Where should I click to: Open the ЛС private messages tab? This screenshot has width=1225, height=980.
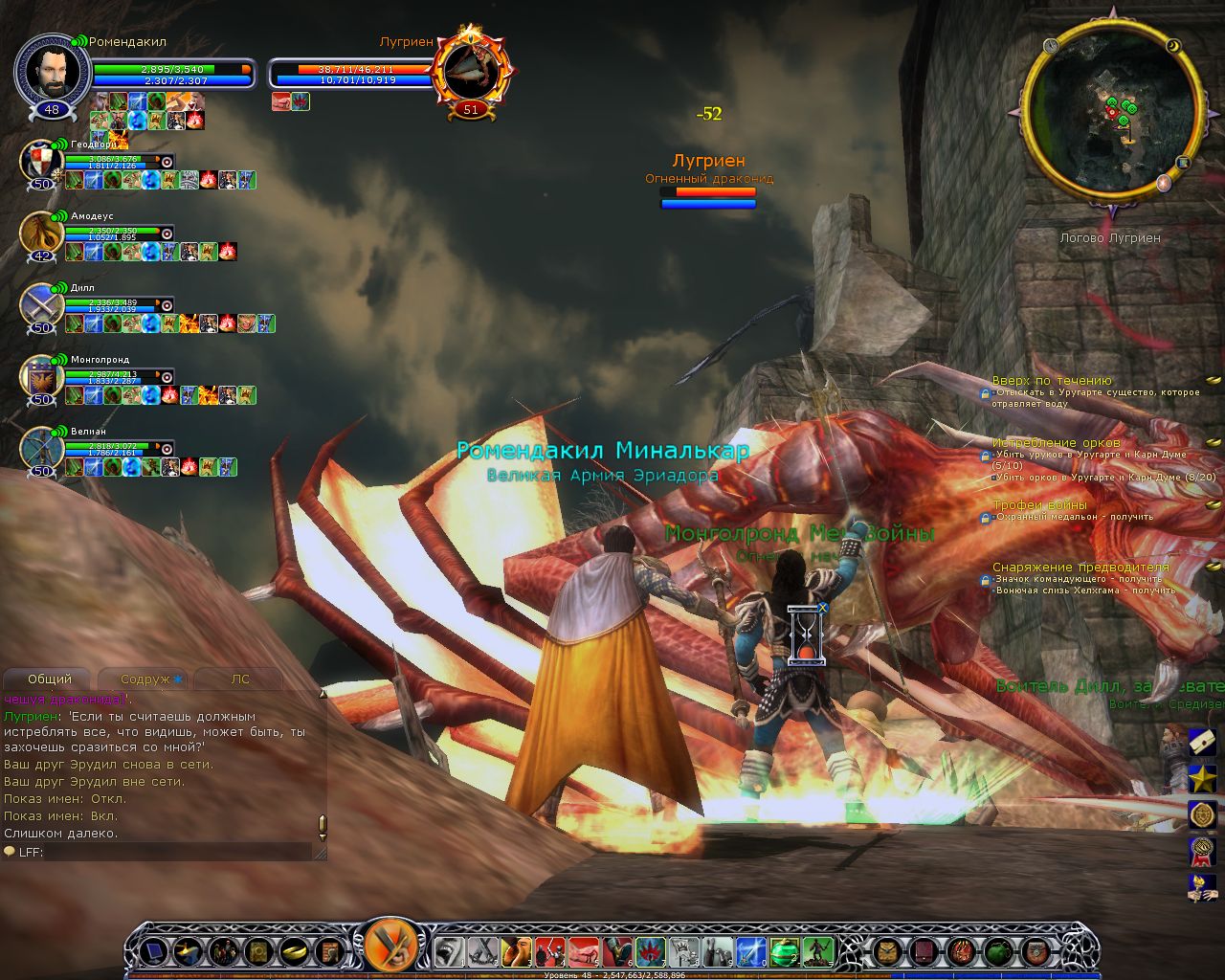pos(239,679)
